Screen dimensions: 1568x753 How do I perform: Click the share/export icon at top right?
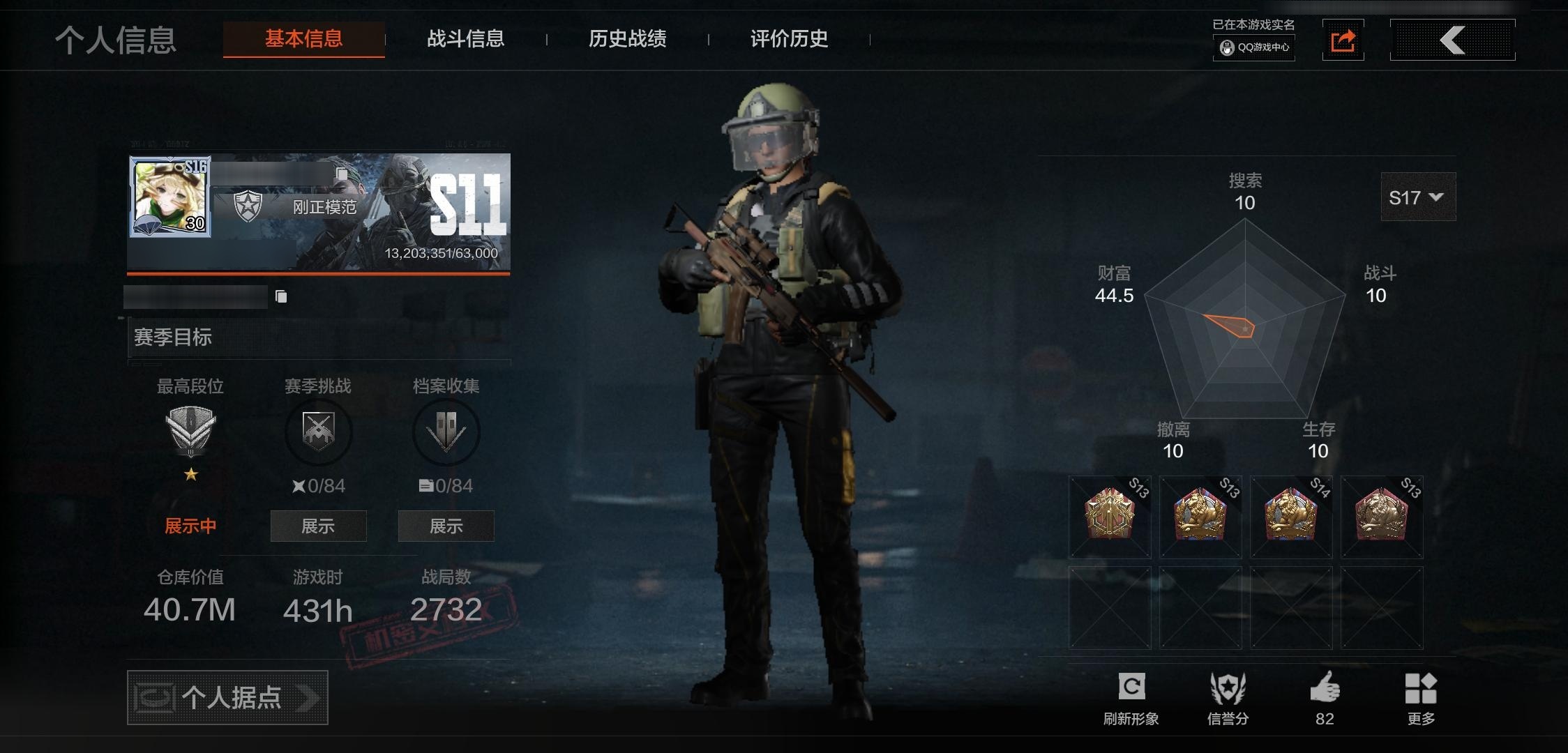coord(1343,40)
